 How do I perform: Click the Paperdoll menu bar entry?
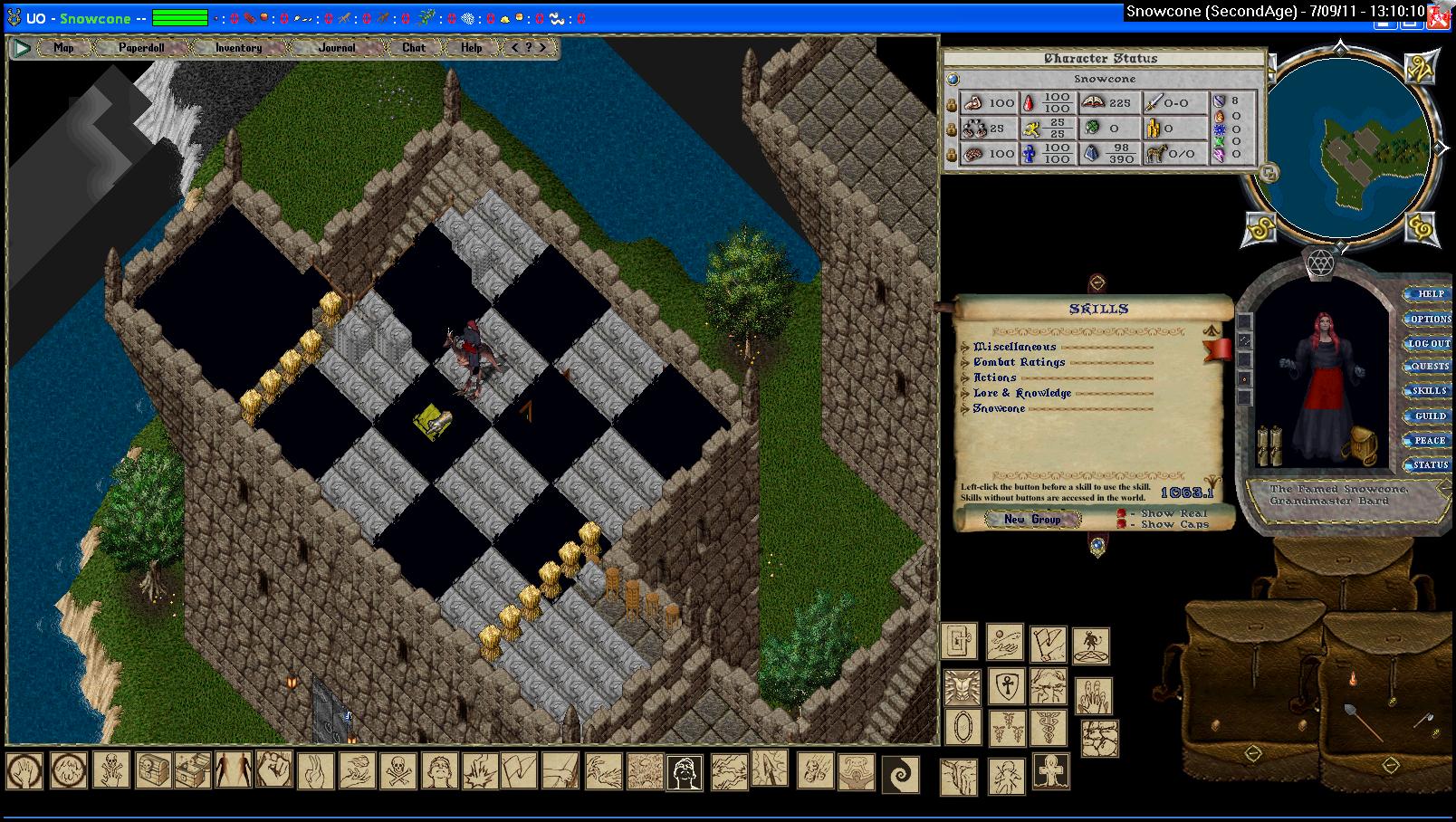(x=141, y=48)
